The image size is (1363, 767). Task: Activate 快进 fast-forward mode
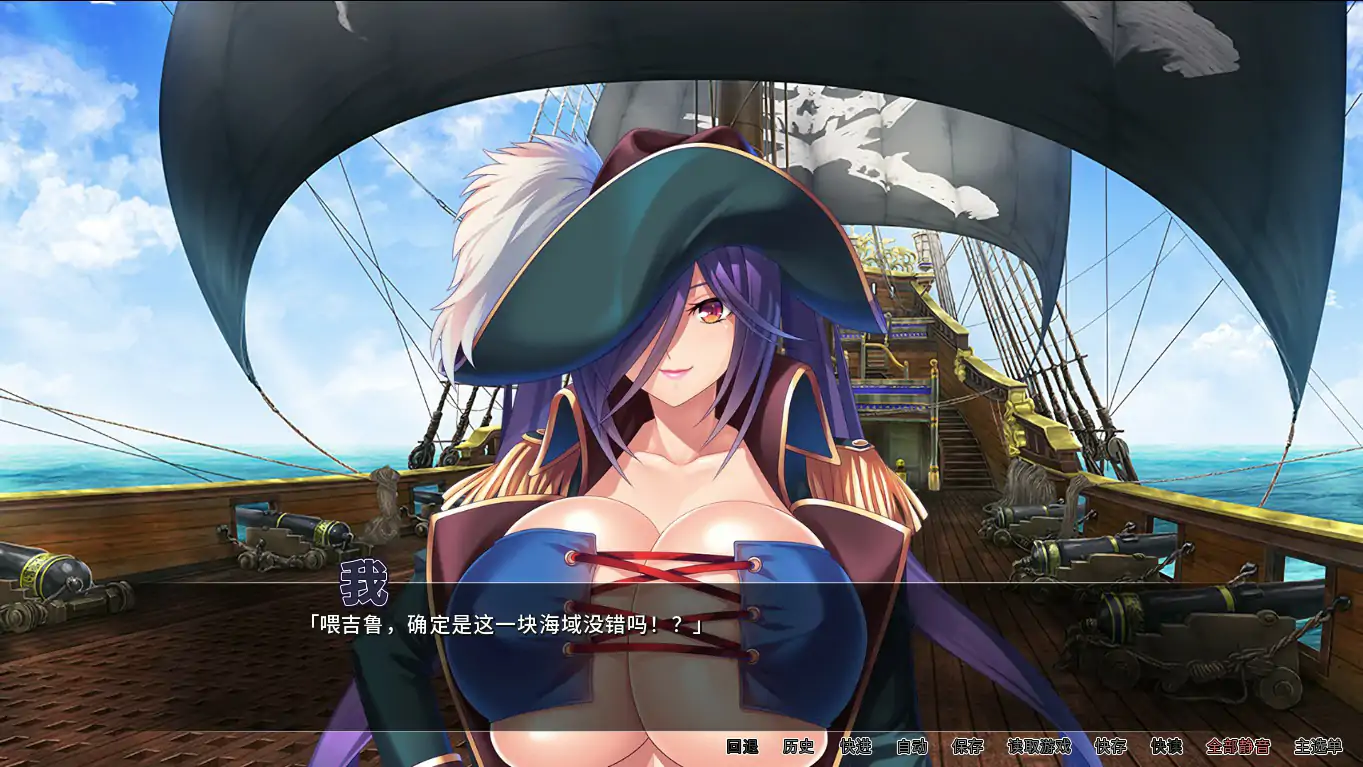855,746
